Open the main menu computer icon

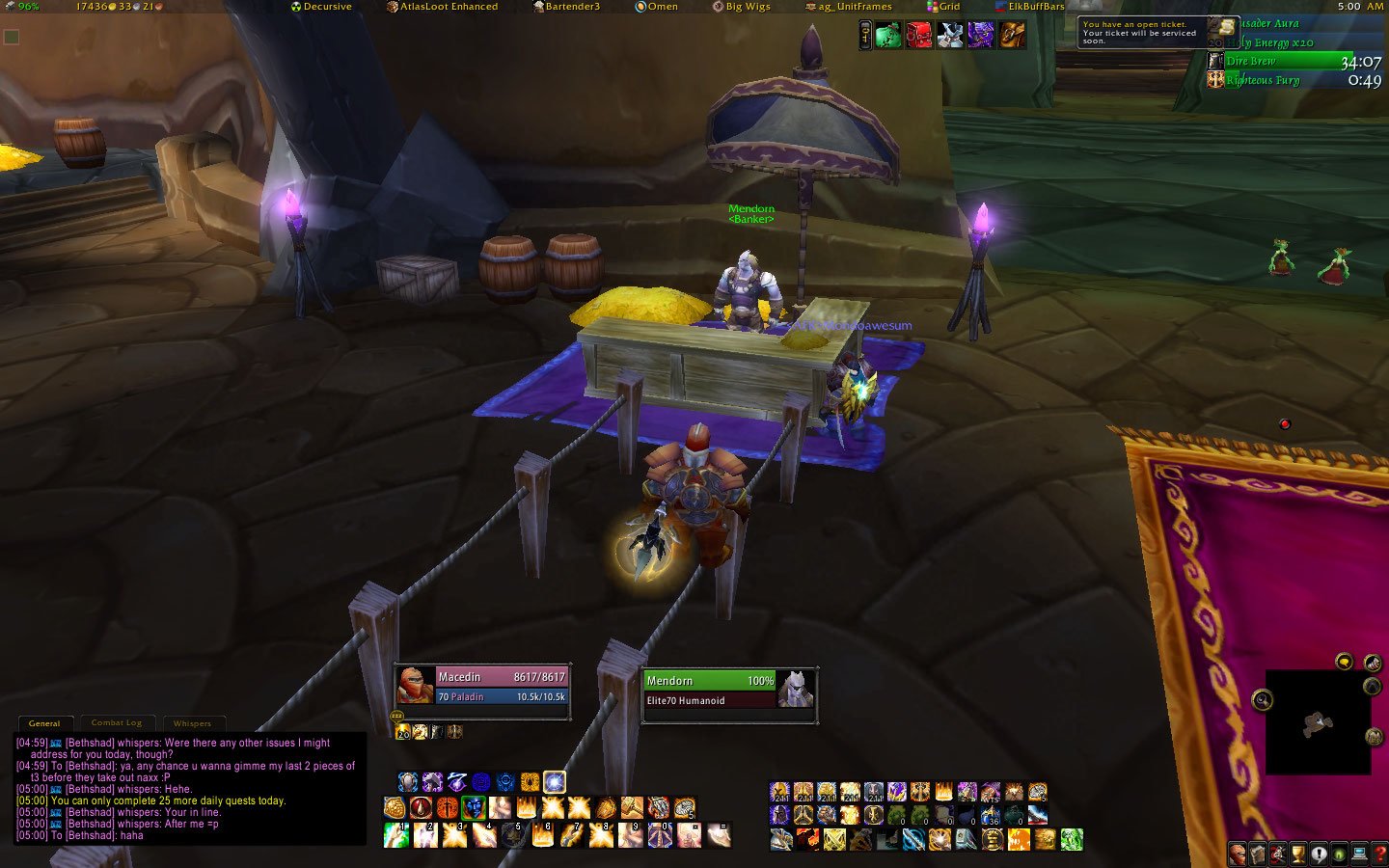[1360, 854]
